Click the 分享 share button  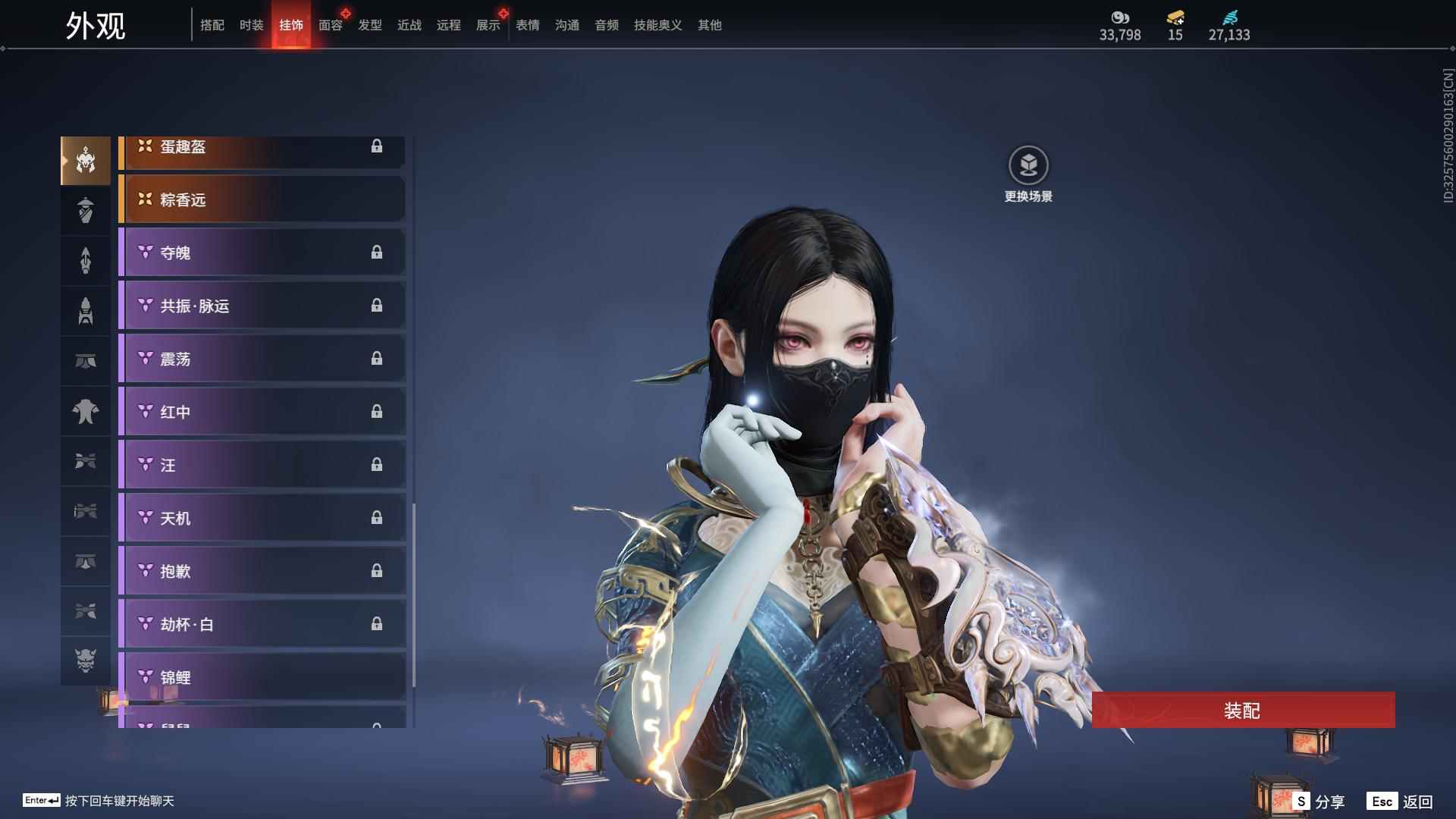click(x=1319, y=802)
